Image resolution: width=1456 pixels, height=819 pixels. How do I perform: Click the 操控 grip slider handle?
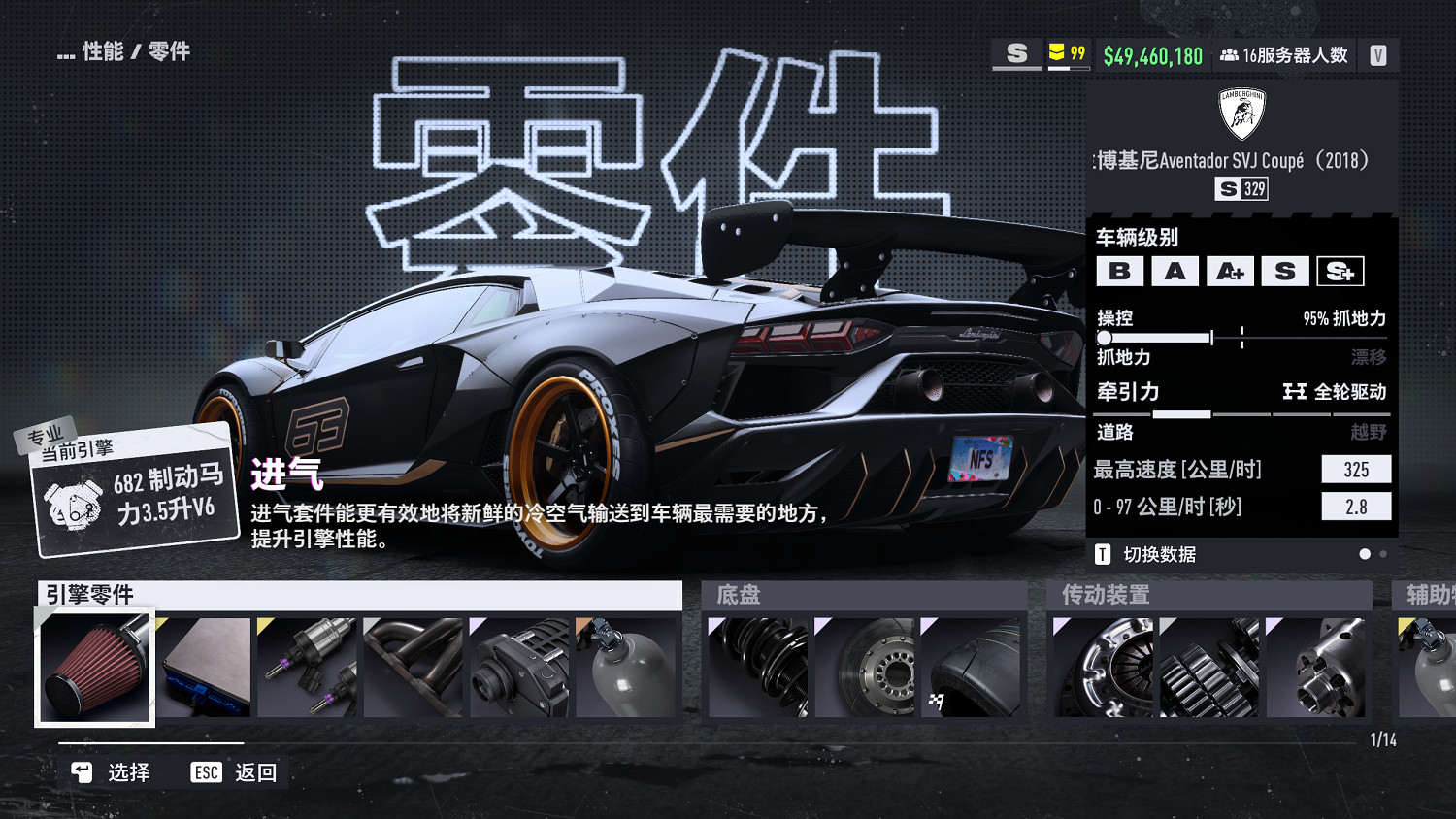(x=1104, y=337)
